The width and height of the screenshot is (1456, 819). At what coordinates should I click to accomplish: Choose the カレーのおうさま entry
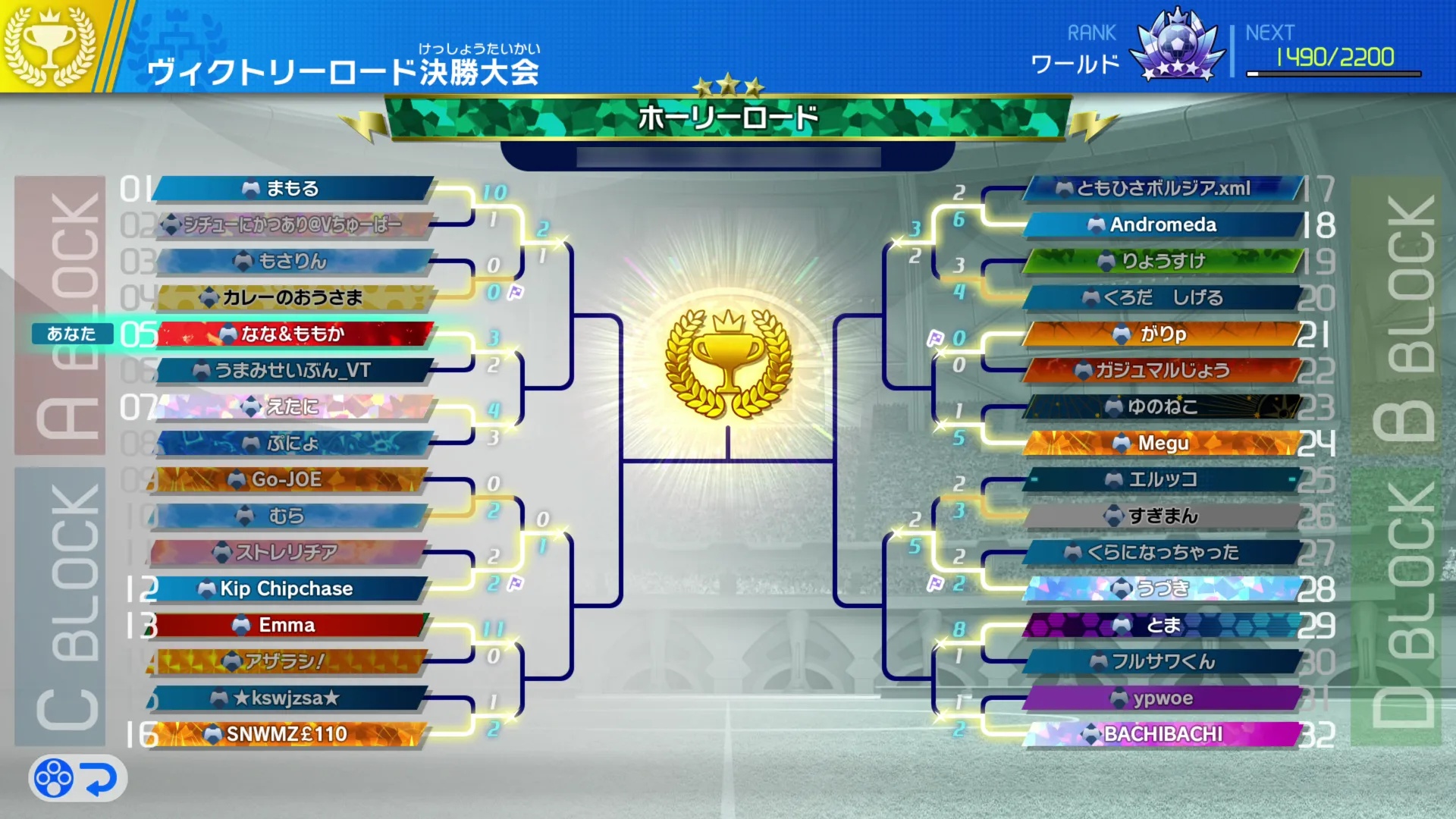click(292, 298)
